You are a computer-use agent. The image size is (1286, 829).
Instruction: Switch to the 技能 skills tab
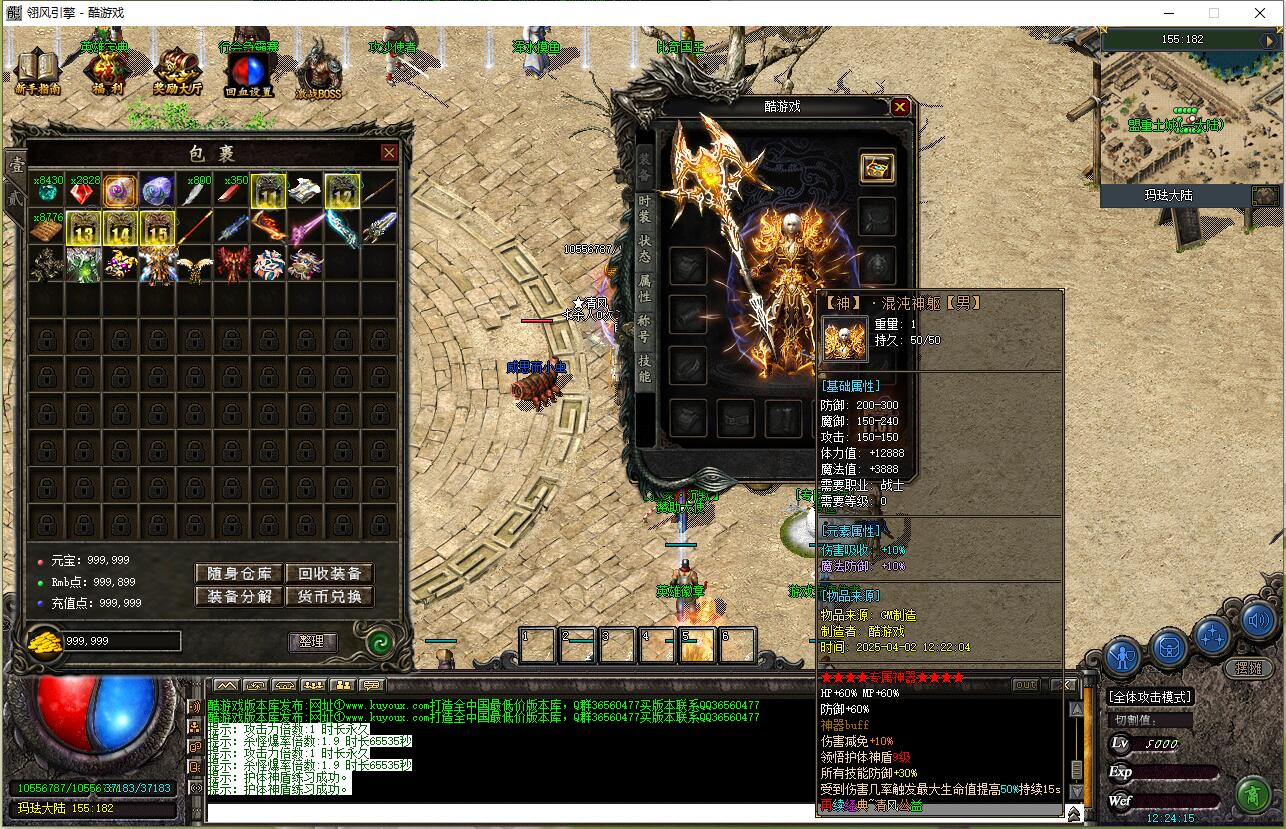click(645, 368)
